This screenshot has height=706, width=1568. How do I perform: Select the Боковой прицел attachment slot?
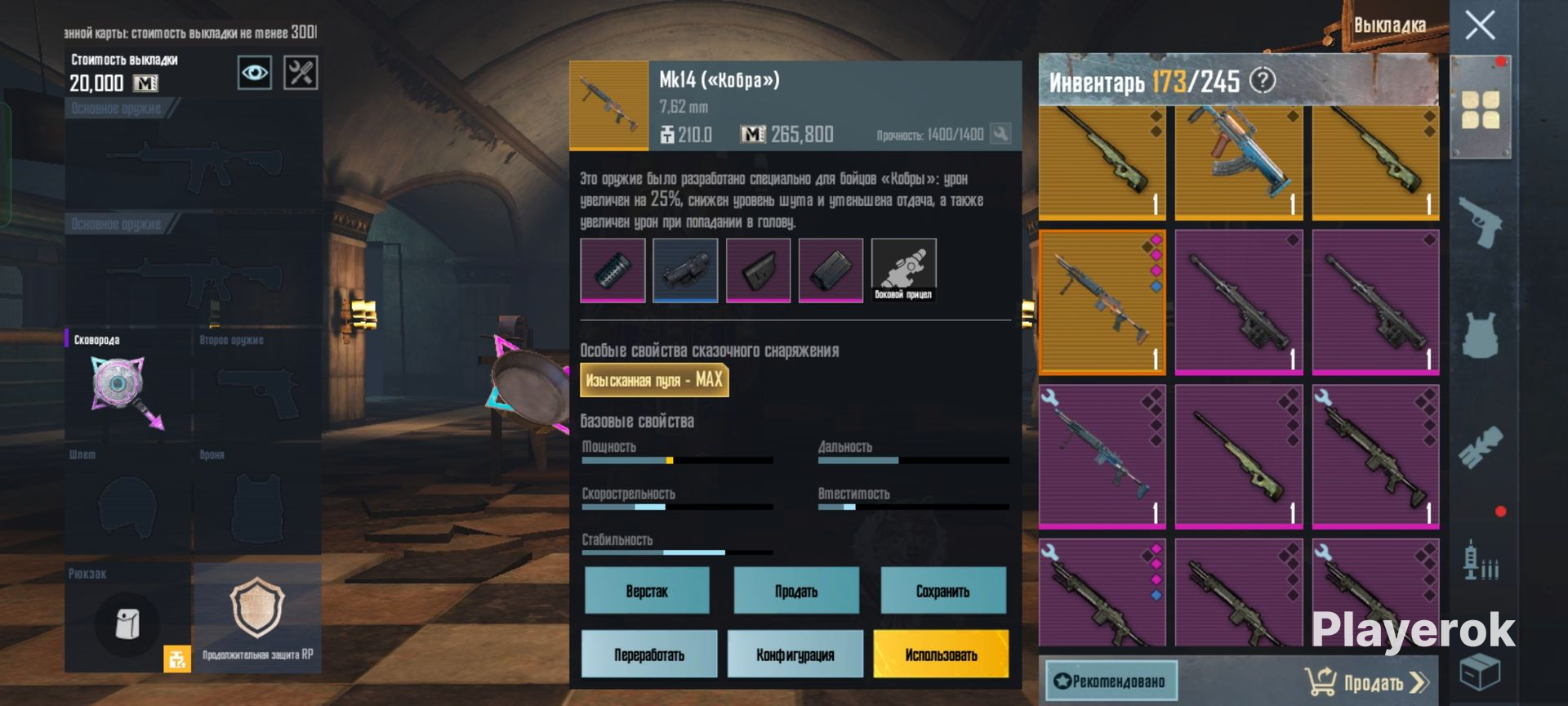(x=903, y=270)
